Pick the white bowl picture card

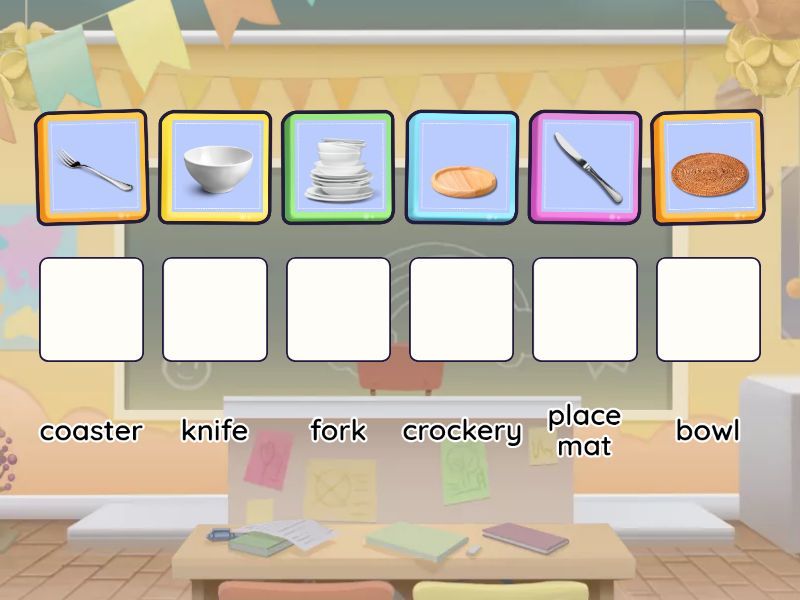215,167
